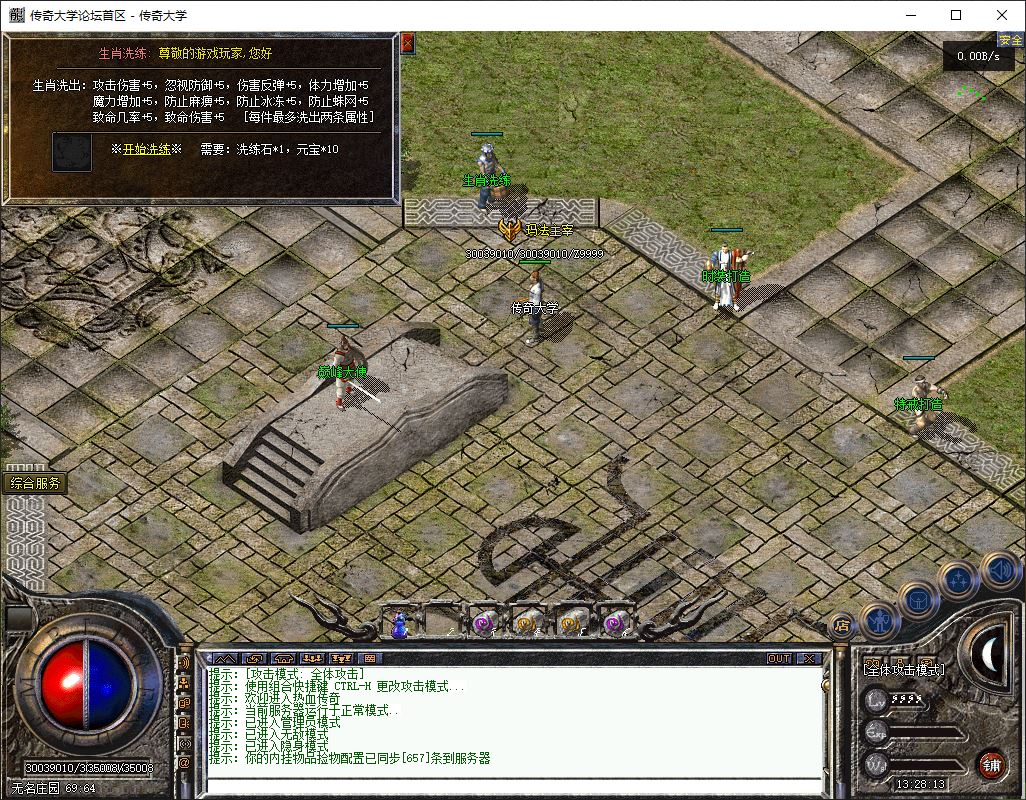Select the dark item slot in refining dialog
The height and width of the screenshot is (800, 1026).
(x=72, y=151)
